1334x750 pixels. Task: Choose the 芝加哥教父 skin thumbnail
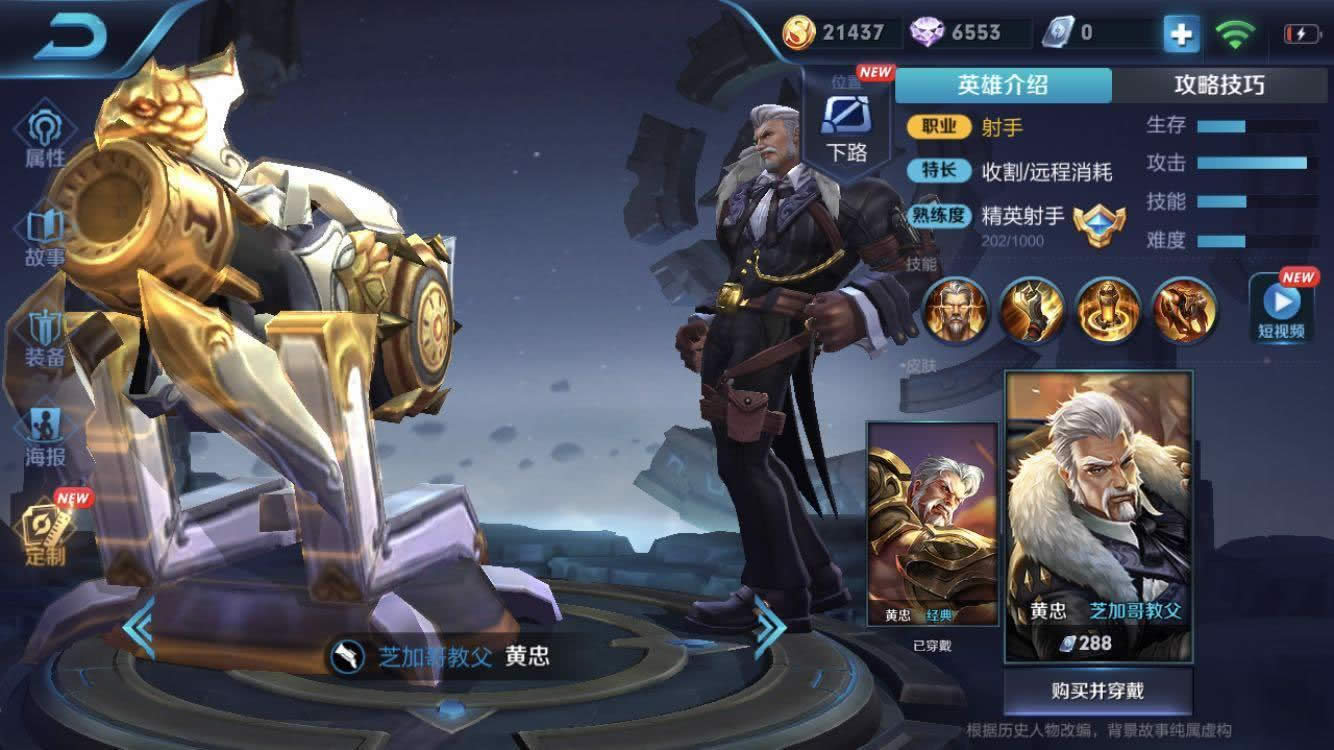pyautogui.click(x=1098, y=515)
